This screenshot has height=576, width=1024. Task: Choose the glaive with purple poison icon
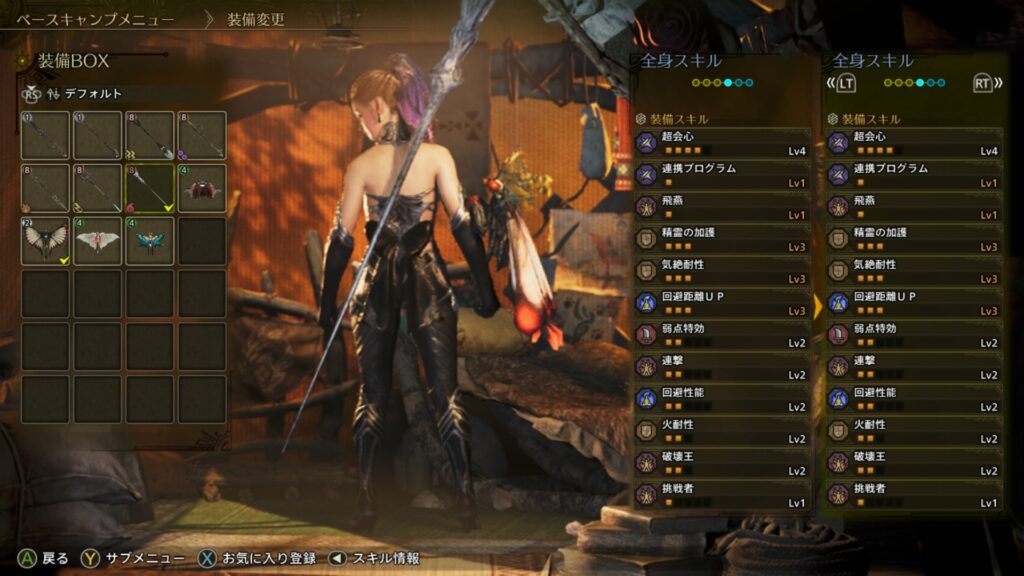pos(202,135)
